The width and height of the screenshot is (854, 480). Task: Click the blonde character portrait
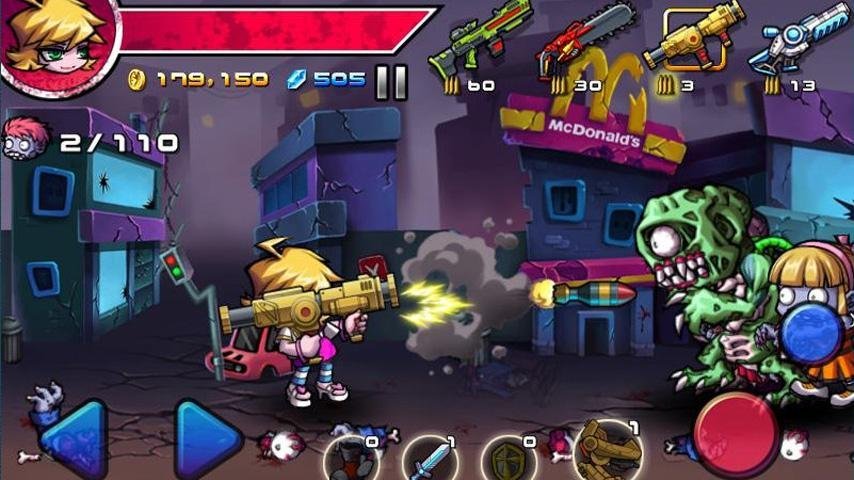[55, 45]
